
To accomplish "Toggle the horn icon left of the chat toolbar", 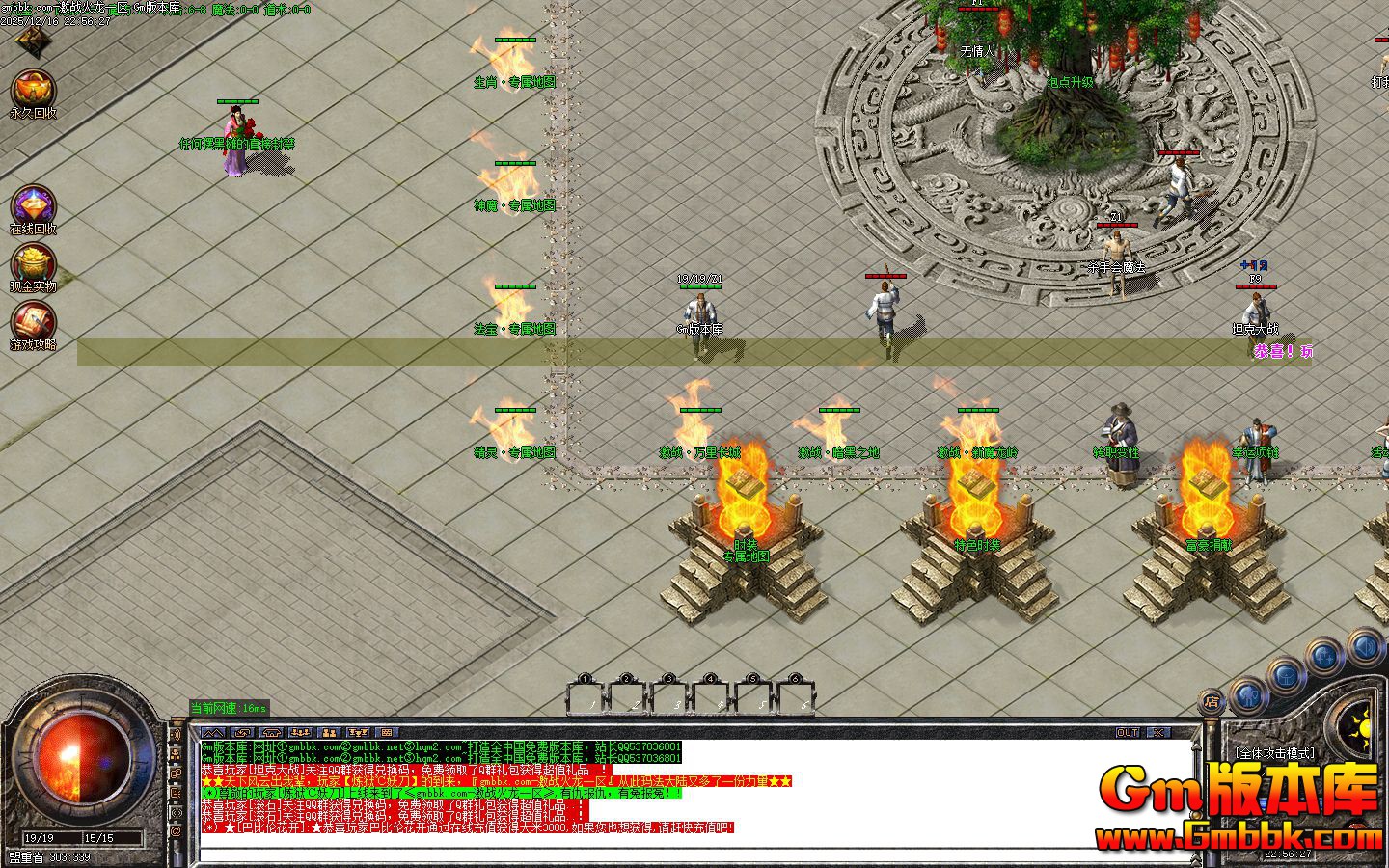I will click(x=175, y=734).
